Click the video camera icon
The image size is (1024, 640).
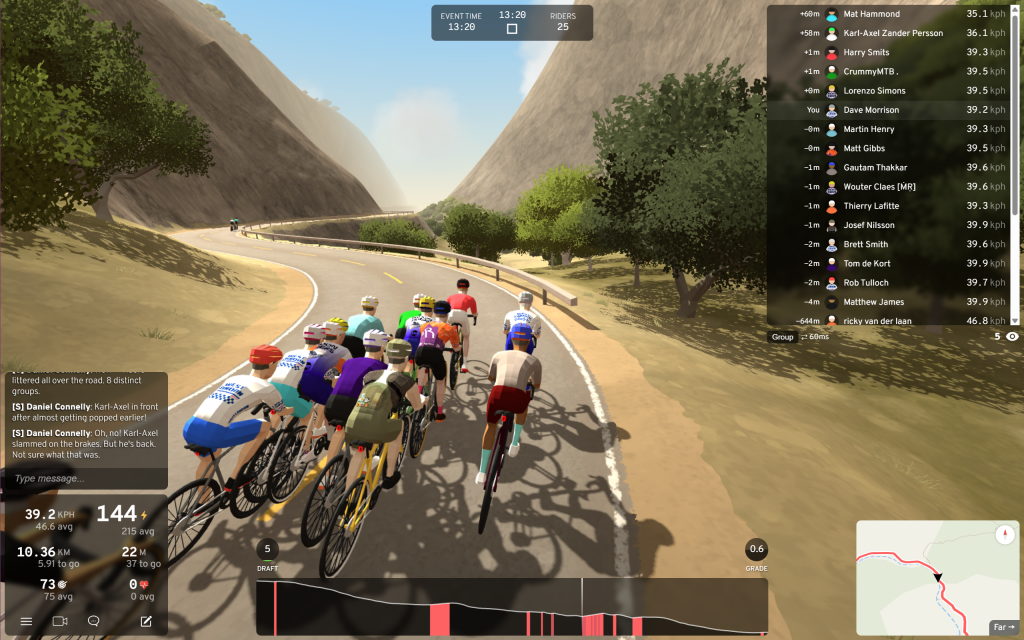click(59, 621)
